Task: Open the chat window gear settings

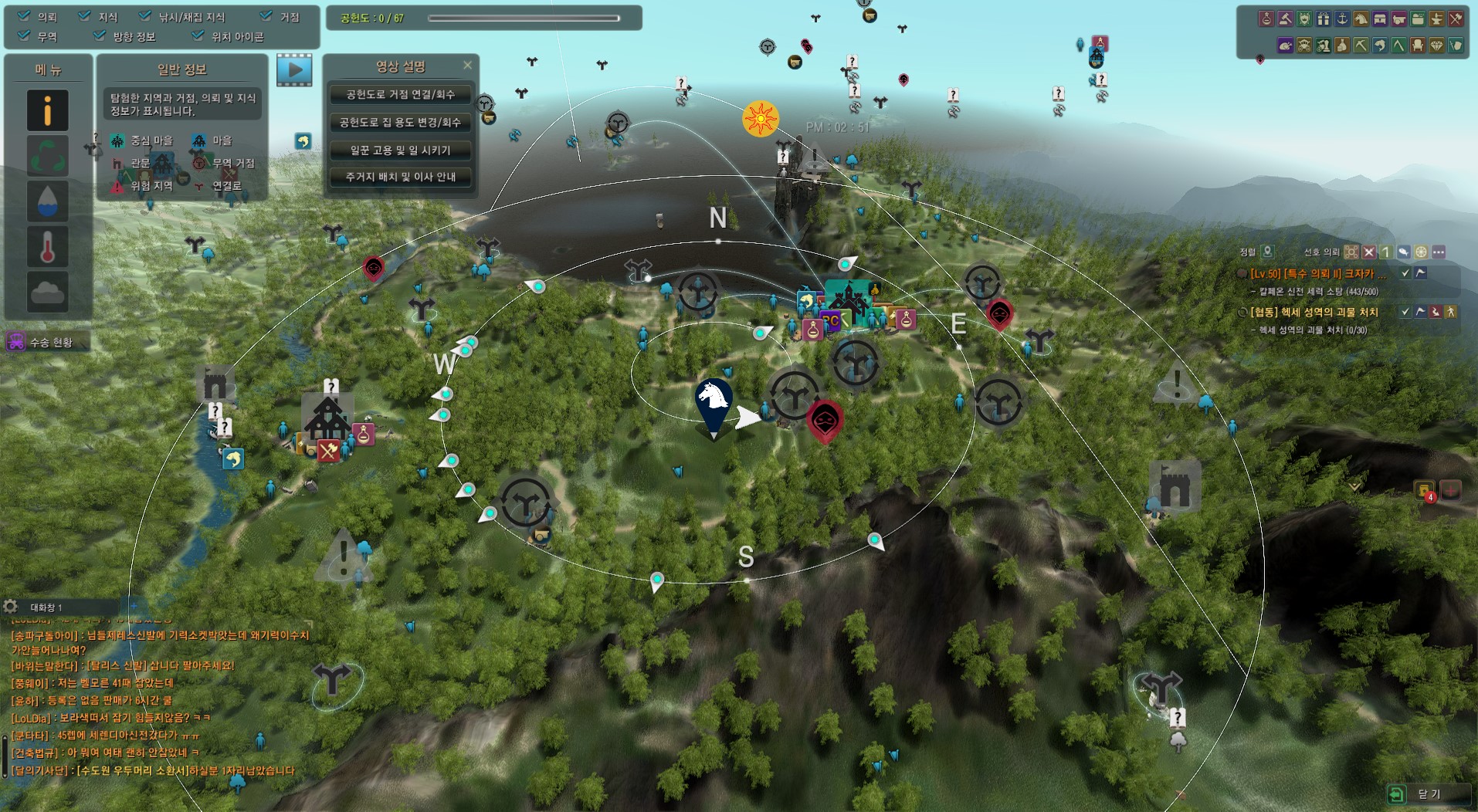Action: pos(10,607)
